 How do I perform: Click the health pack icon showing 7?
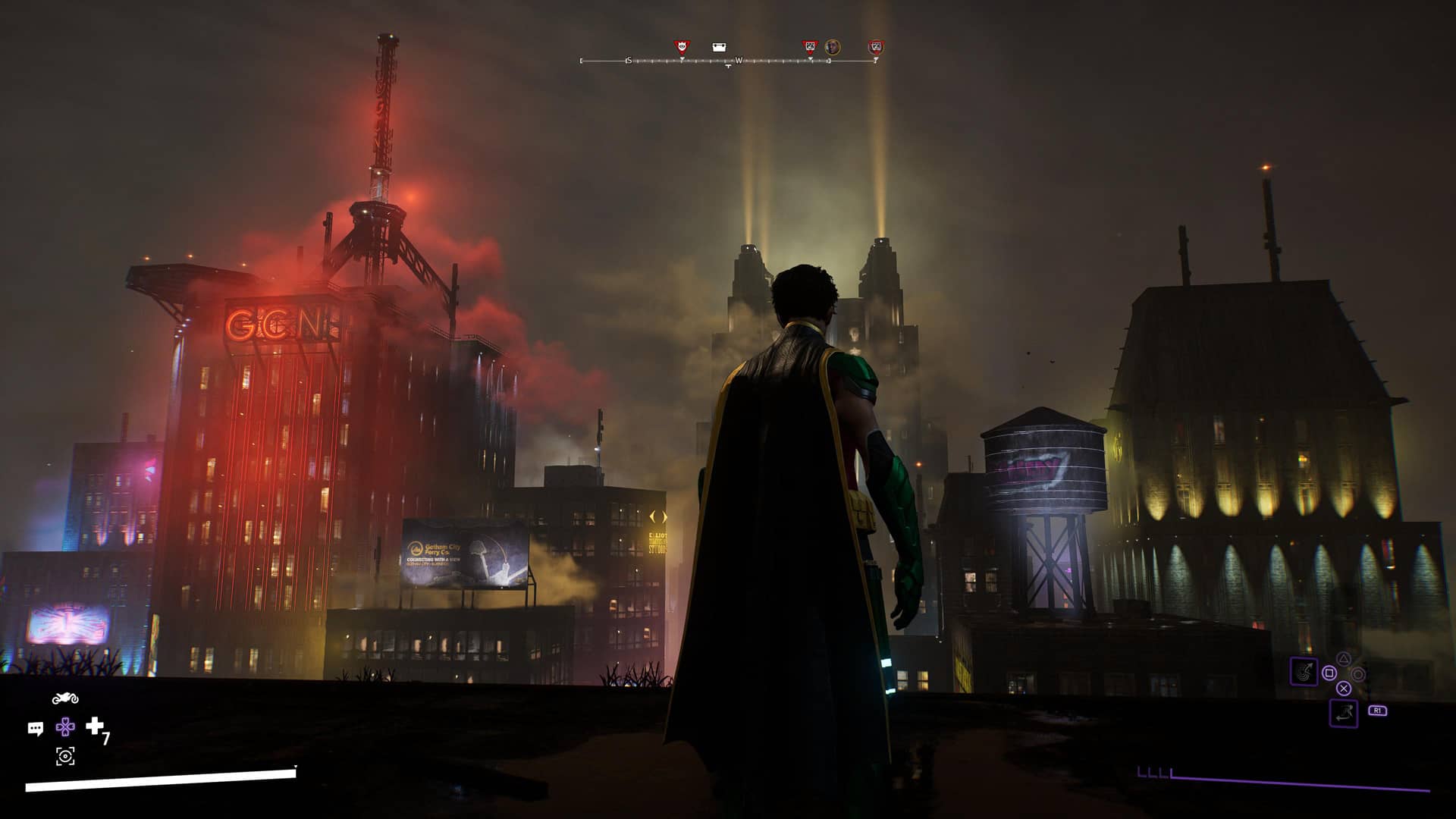coord(95,726)
